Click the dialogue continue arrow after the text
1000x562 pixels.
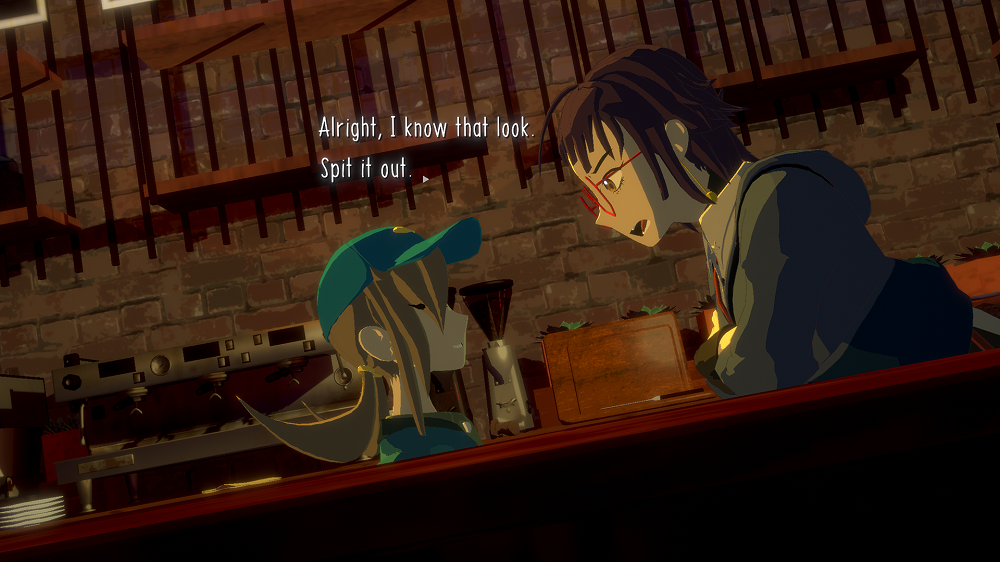pos(425,179)
